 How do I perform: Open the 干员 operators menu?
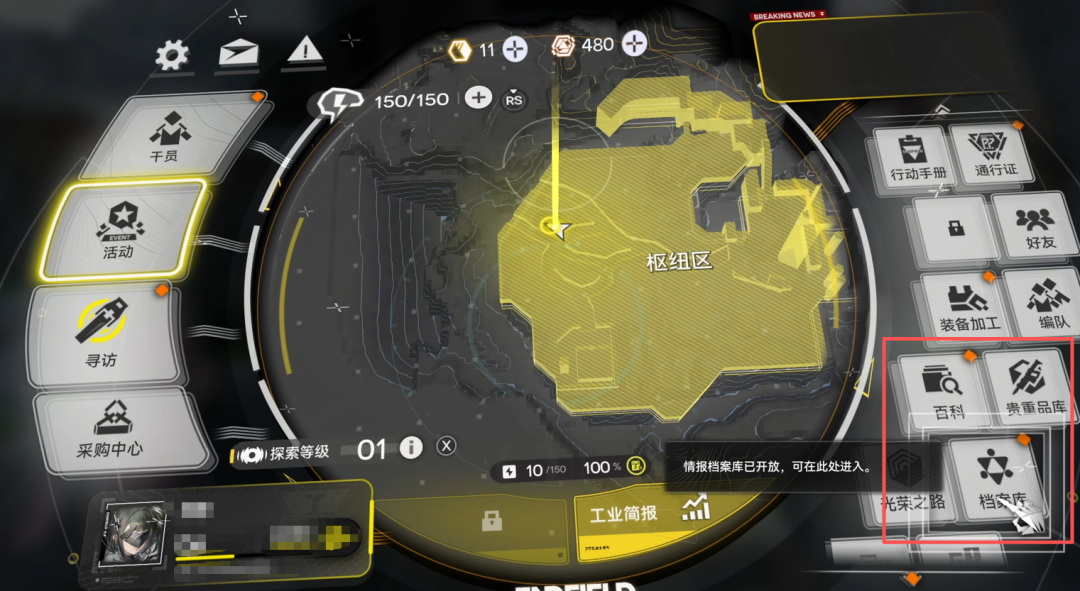point(166,135)
